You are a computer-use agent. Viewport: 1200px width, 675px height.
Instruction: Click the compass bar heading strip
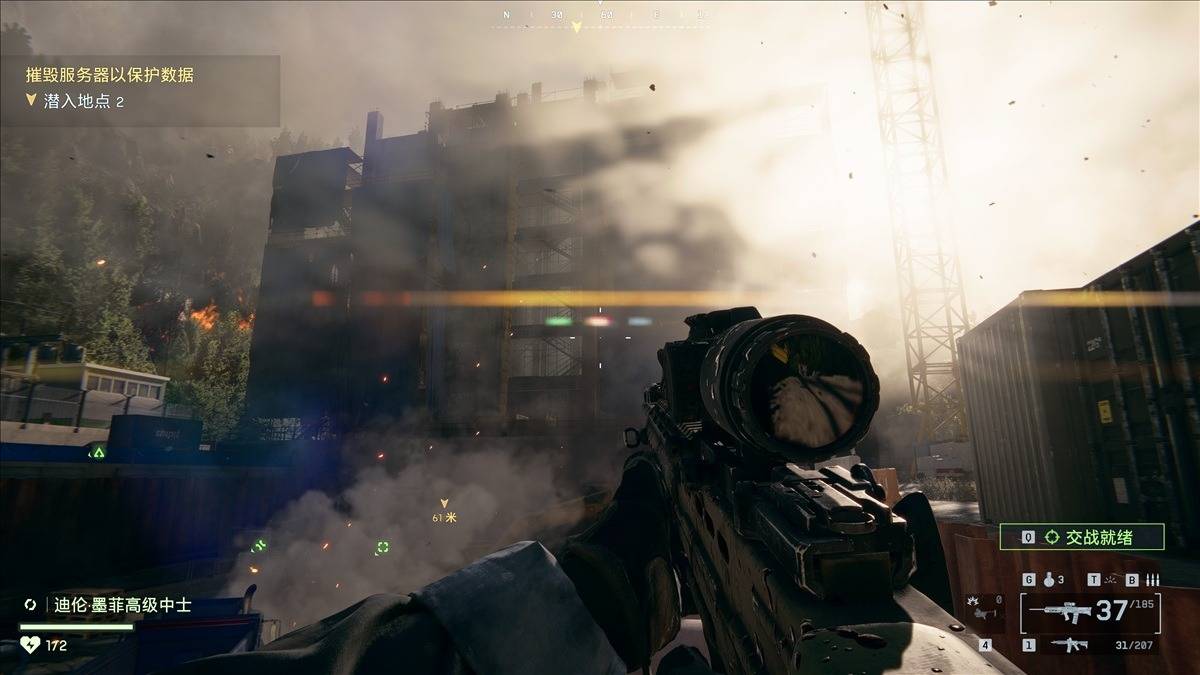click(600, 16)
